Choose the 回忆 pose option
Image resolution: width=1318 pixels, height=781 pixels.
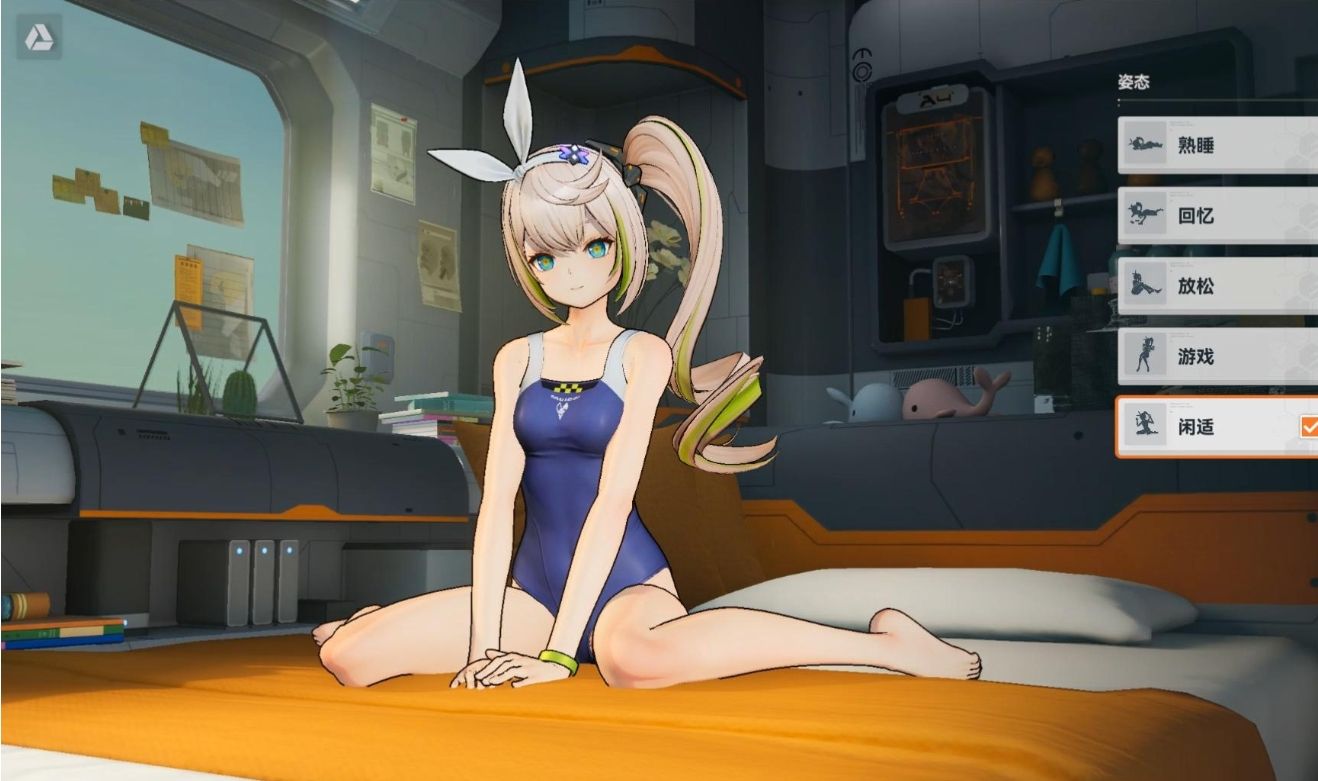1209,216
